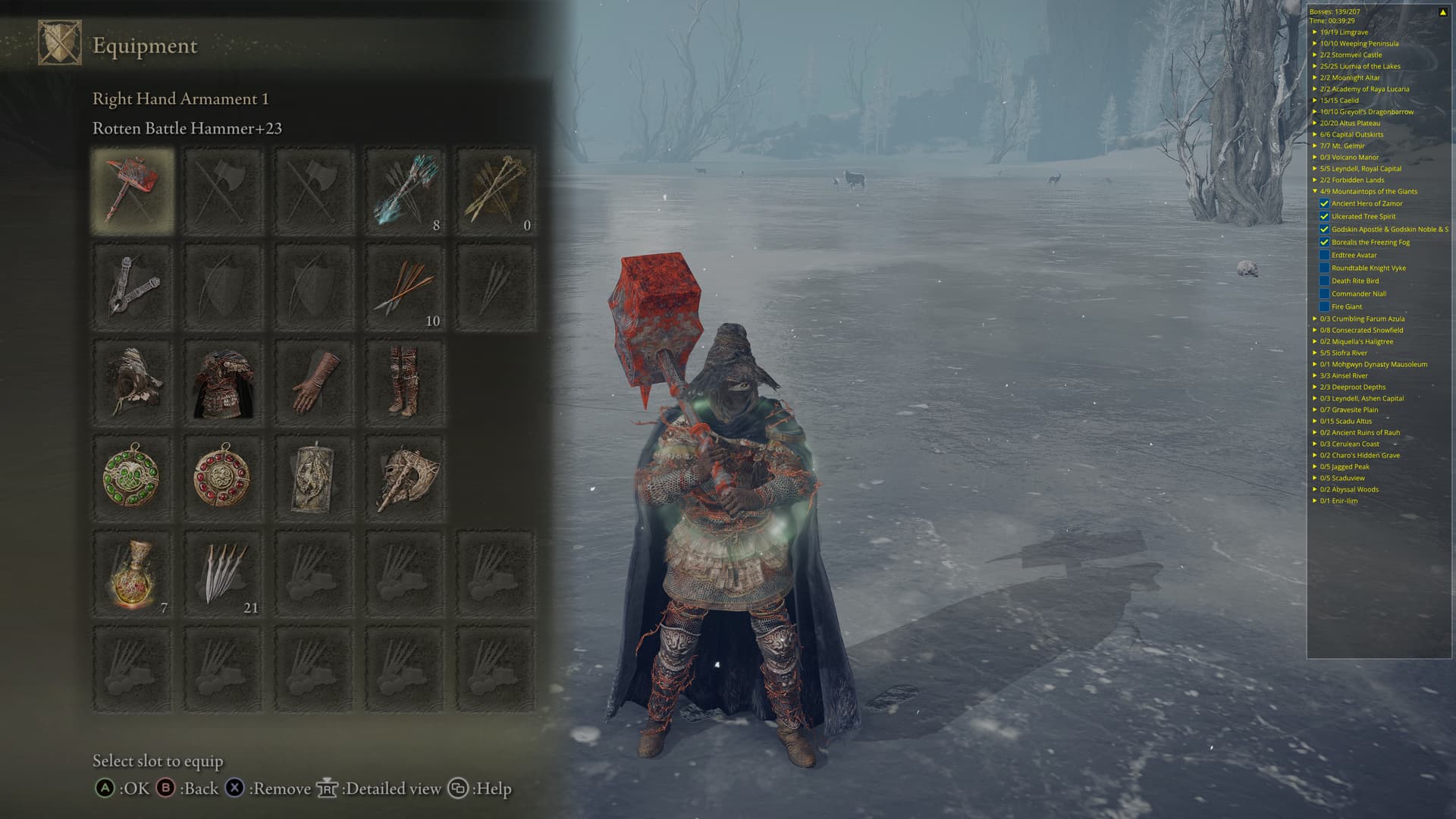1456x819 pixels.
Task: Select the golden arrows slot with zero count
Action: [496, 191]
